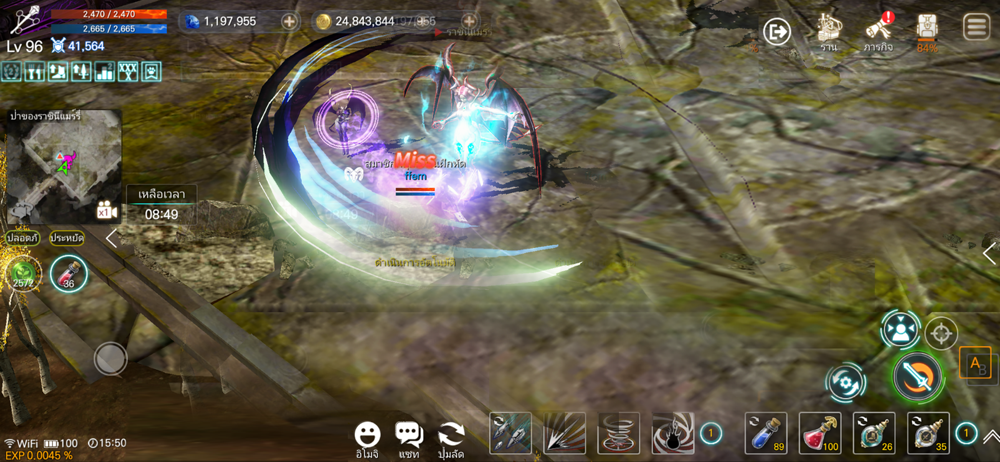Use the red potion quick slot with 36
1000x462 pixels.
pyautogui.click(x=69, y=275)
